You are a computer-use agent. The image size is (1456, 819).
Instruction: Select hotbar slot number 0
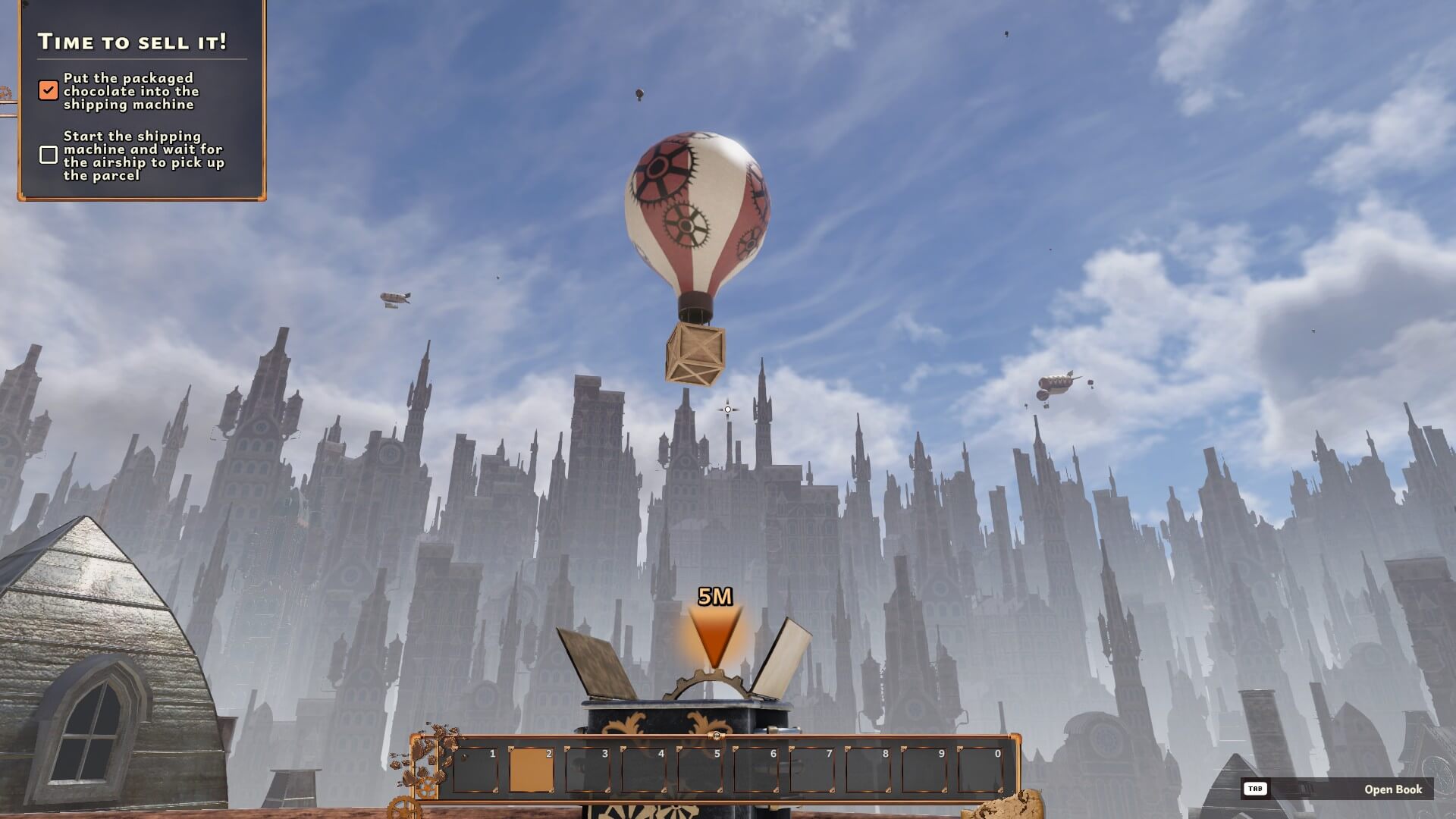(x=980, y=770)
